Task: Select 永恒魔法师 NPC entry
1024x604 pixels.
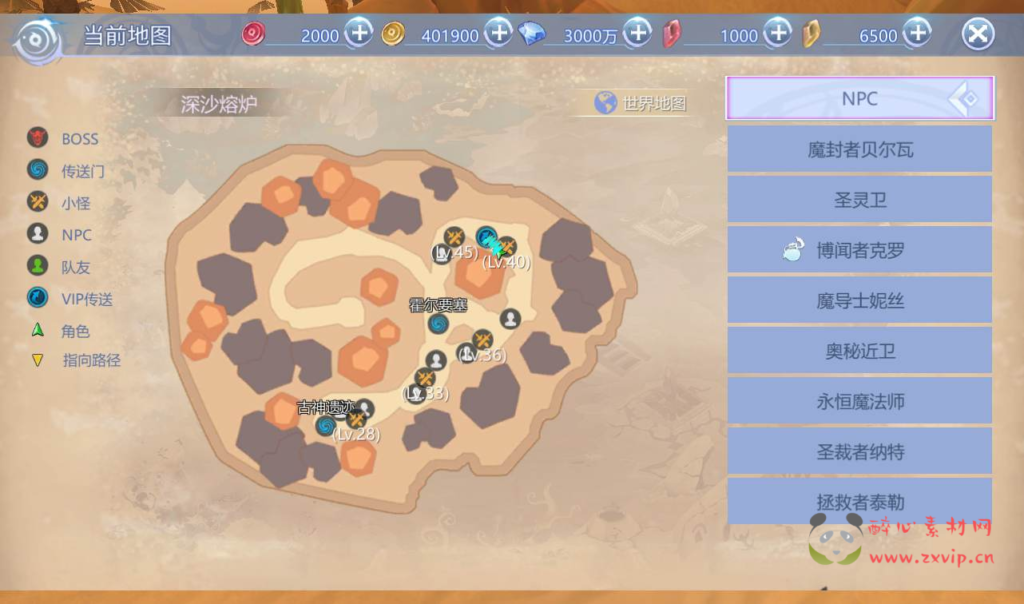Action: (x=860, y=402)
